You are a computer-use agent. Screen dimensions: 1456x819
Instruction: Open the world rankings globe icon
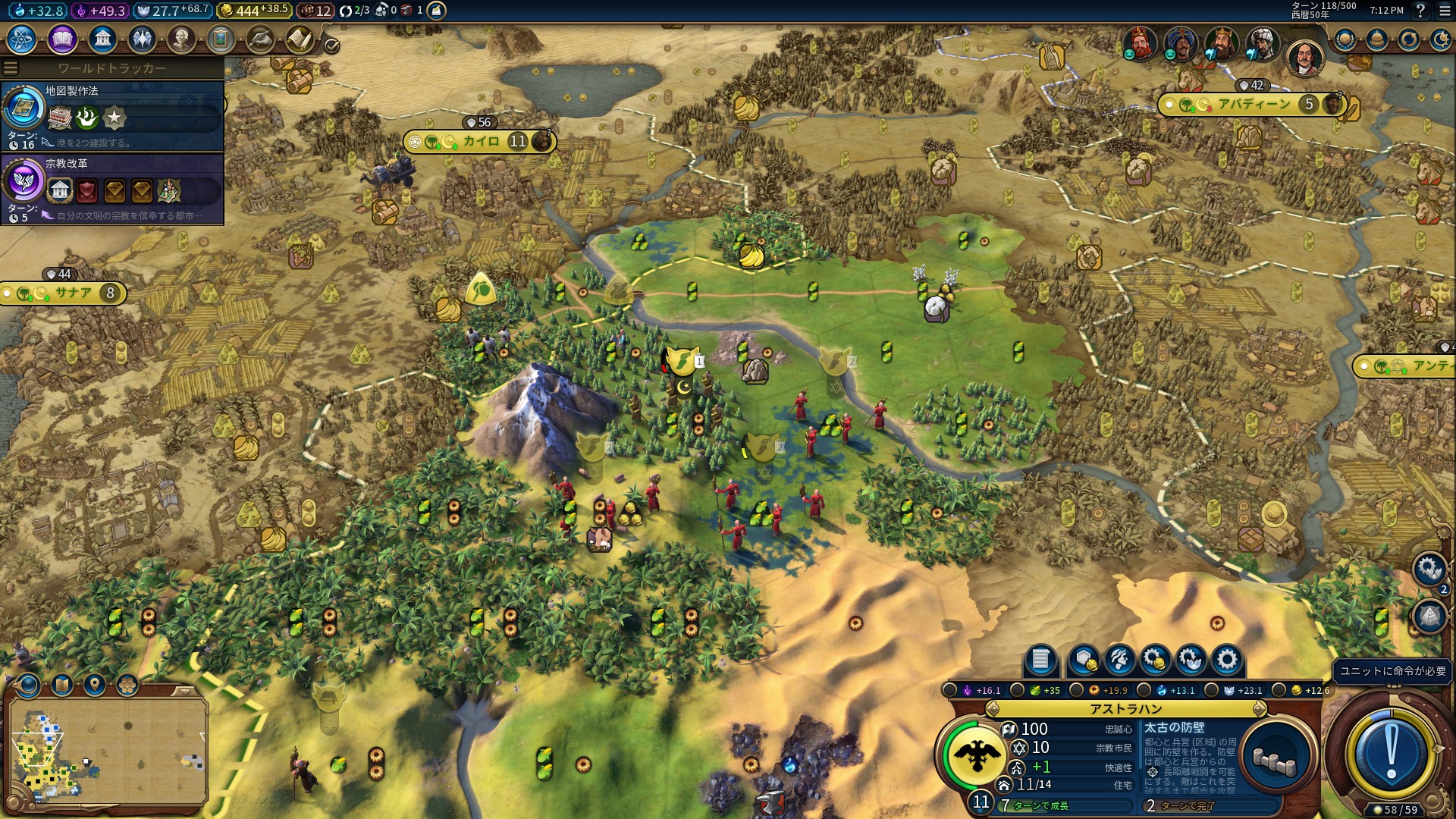tap(1345, 39)
